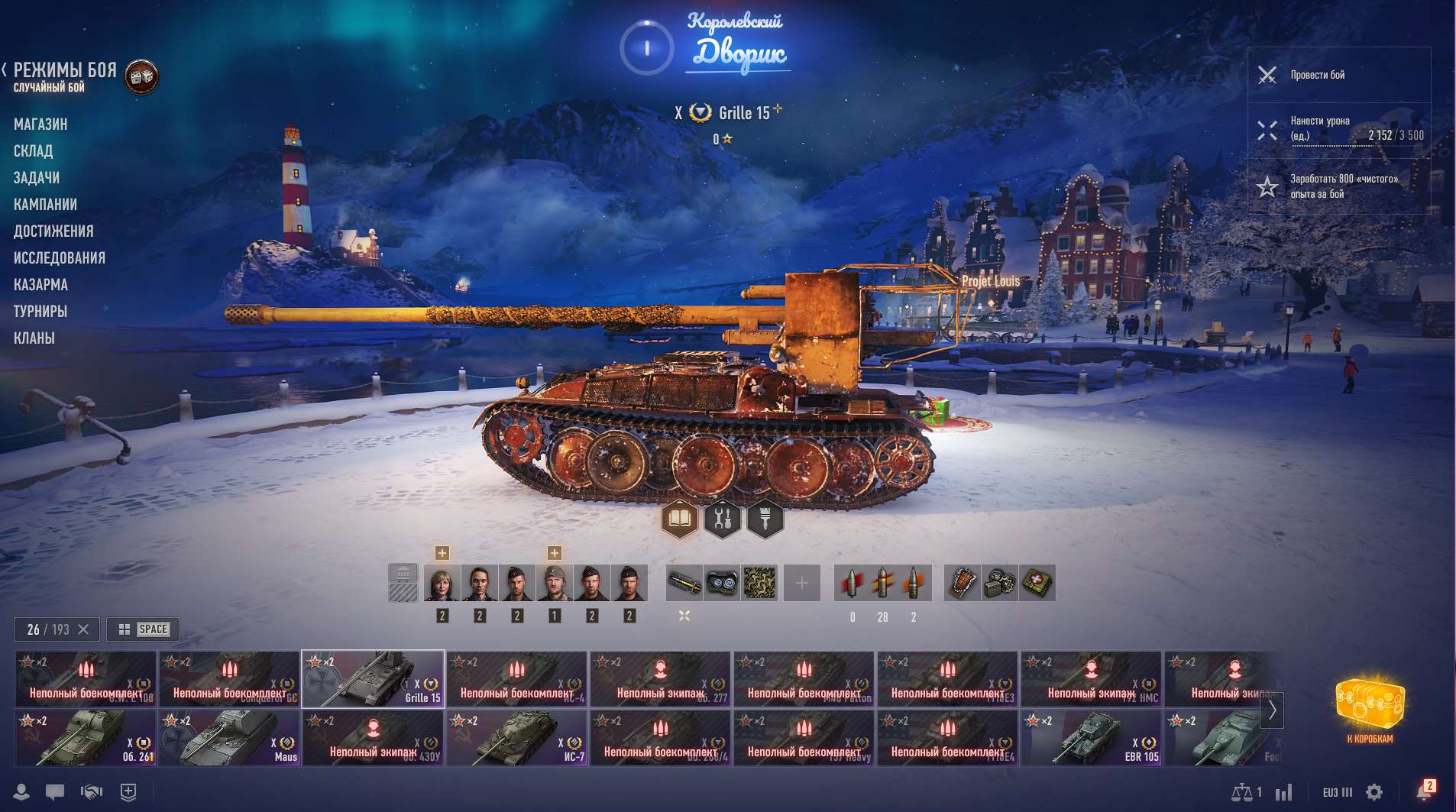Open the gun rammer equipment slot
This screenshot has height=812, width=1456.
coord(686,582)
